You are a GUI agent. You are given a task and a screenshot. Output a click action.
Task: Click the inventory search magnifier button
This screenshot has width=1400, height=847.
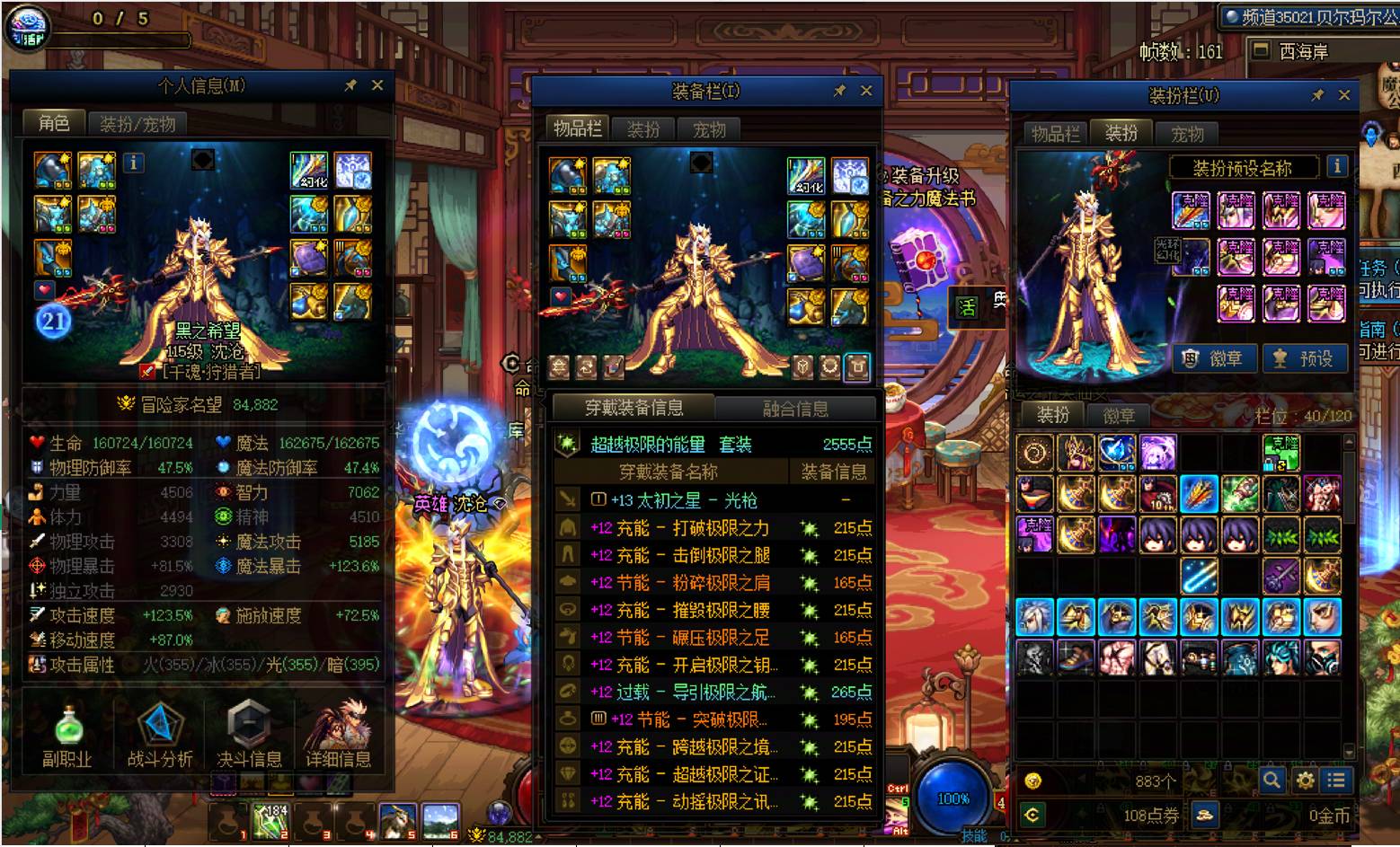tap(1272, 780)
